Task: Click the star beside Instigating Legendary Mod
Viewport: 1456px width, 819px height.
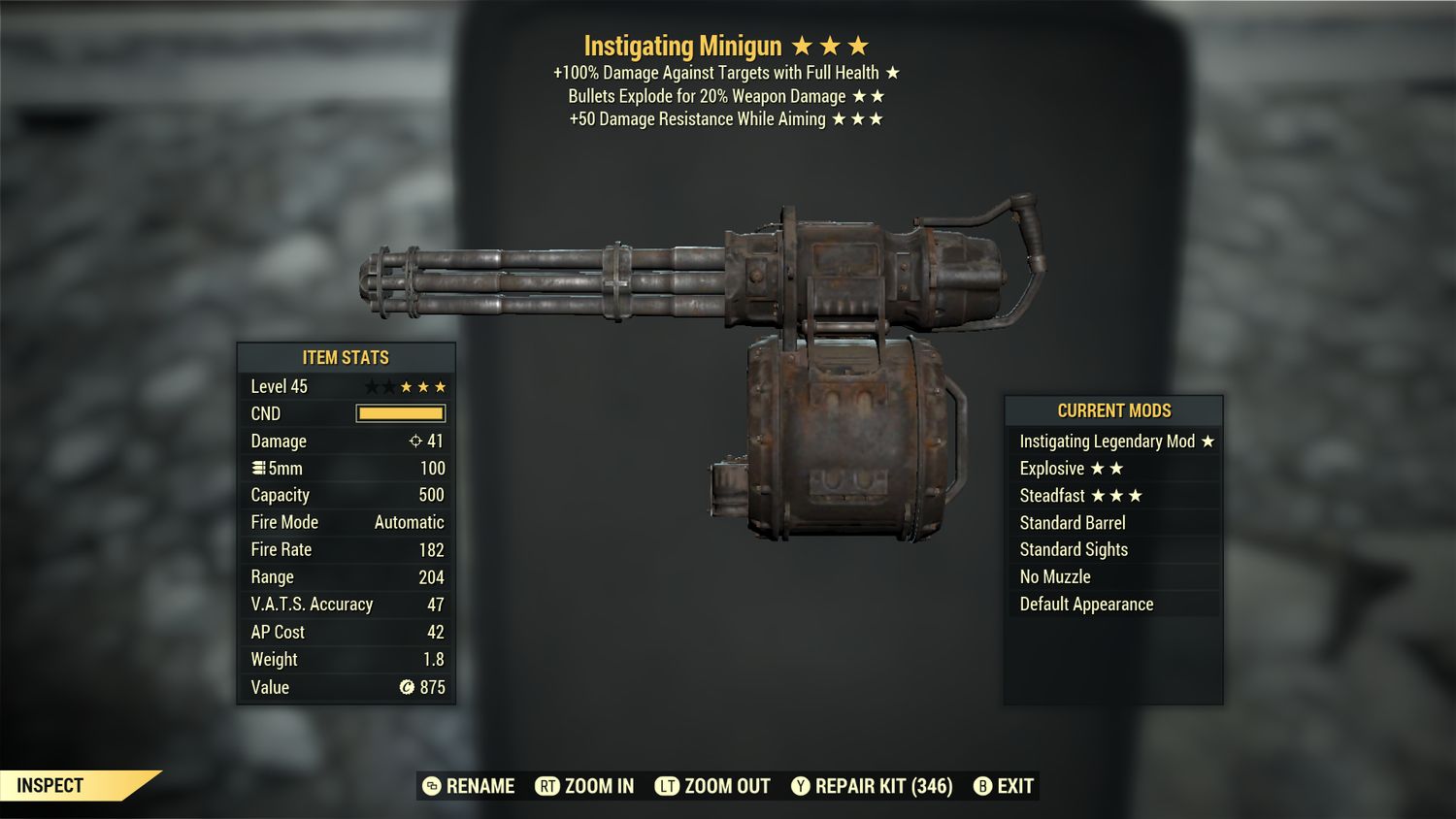Action: [1208, 441]
